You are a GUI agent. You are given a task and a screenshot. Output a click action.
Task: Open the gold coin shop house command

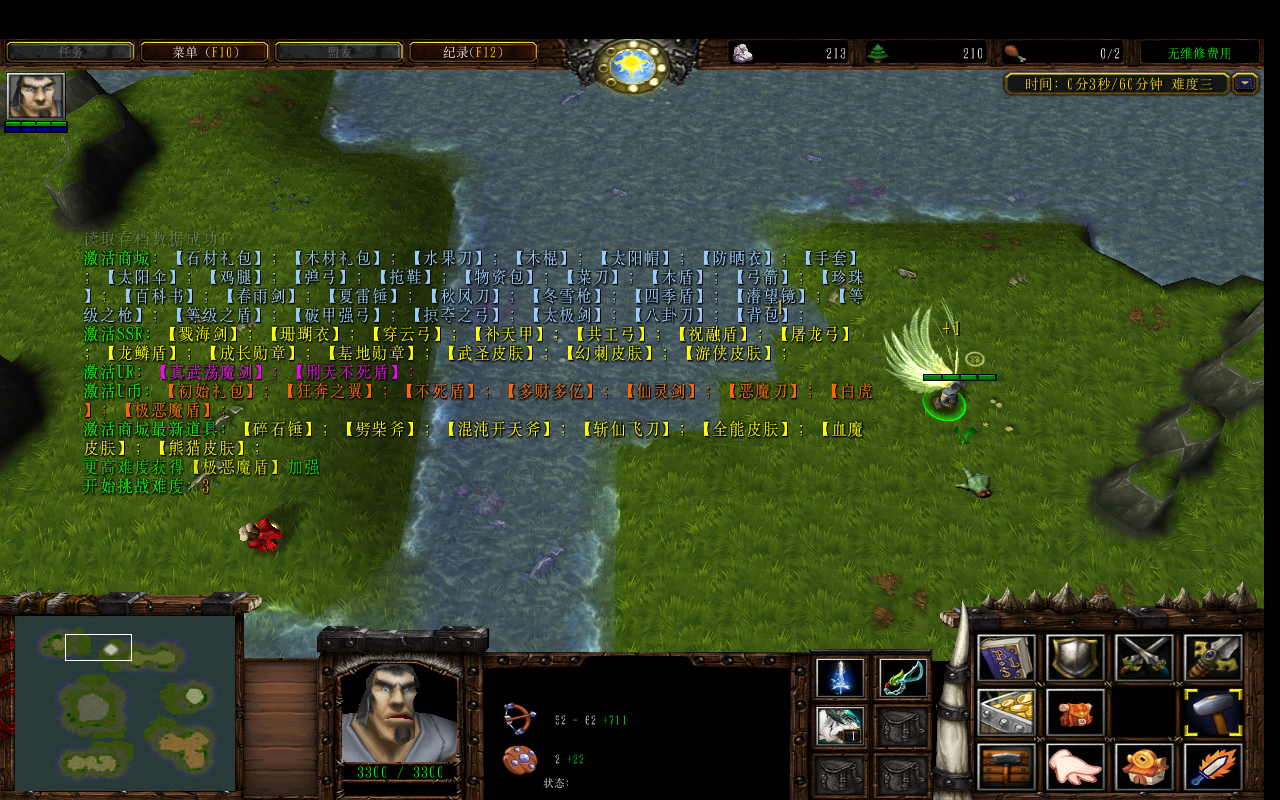click(1144, 766)
